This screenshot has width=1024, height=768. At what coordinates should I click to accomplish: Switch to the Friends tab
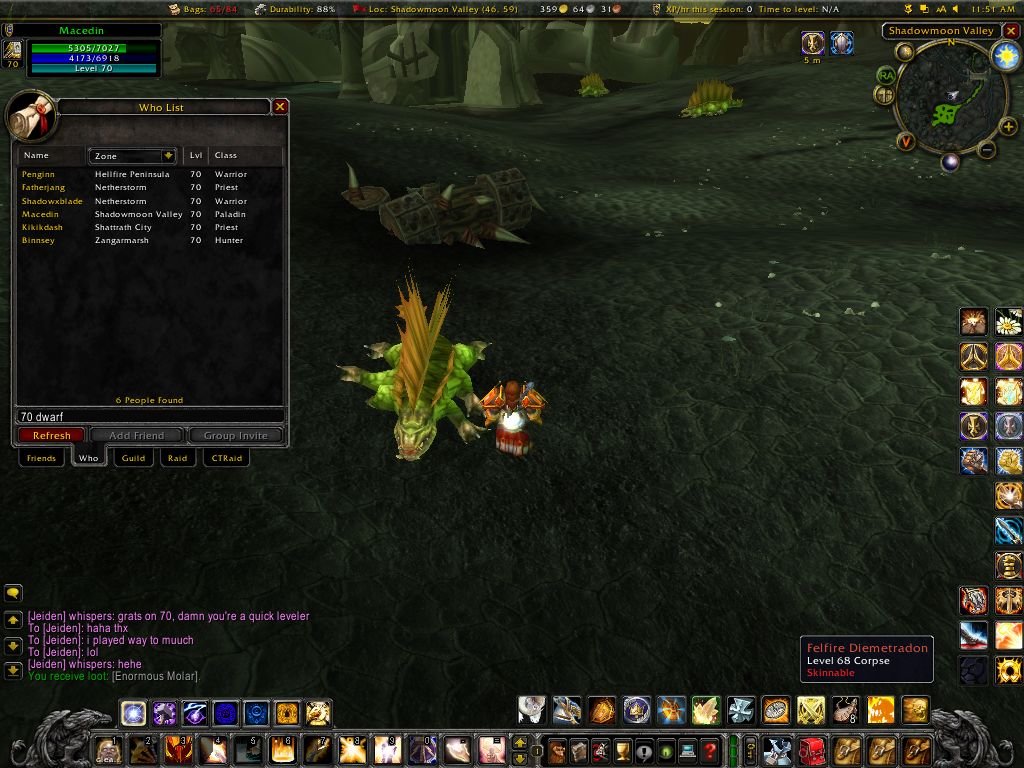(x=41, y=458)
